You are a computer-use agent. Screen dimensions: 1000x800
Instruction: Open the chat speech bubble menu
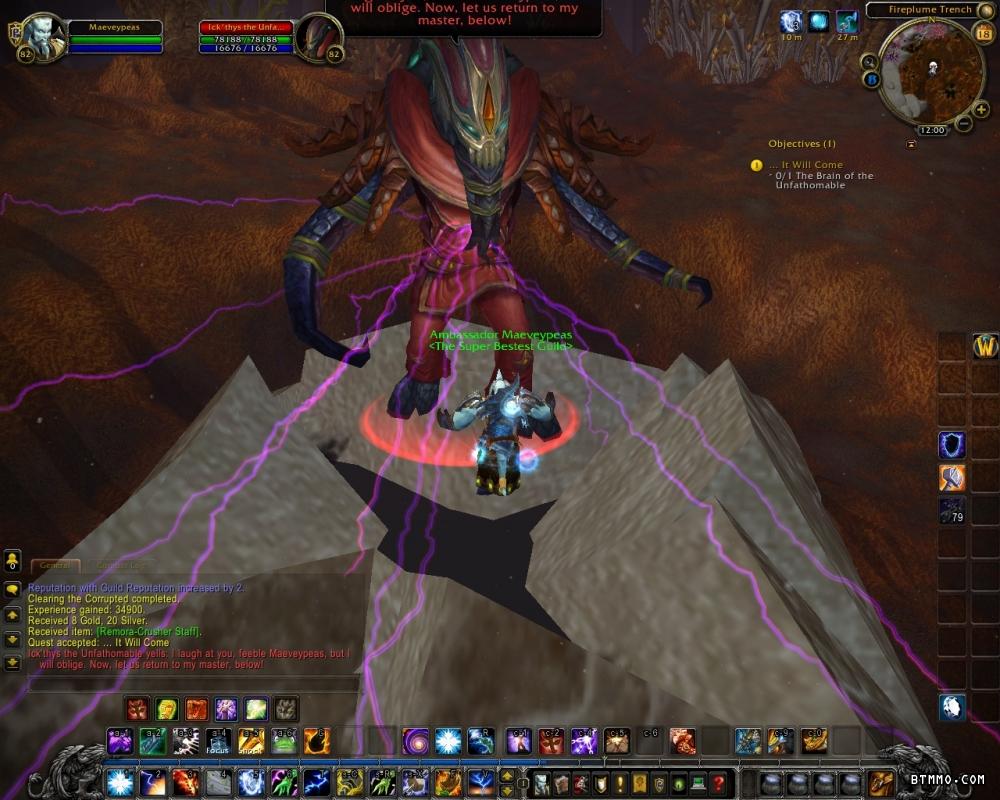pos(12,590)
